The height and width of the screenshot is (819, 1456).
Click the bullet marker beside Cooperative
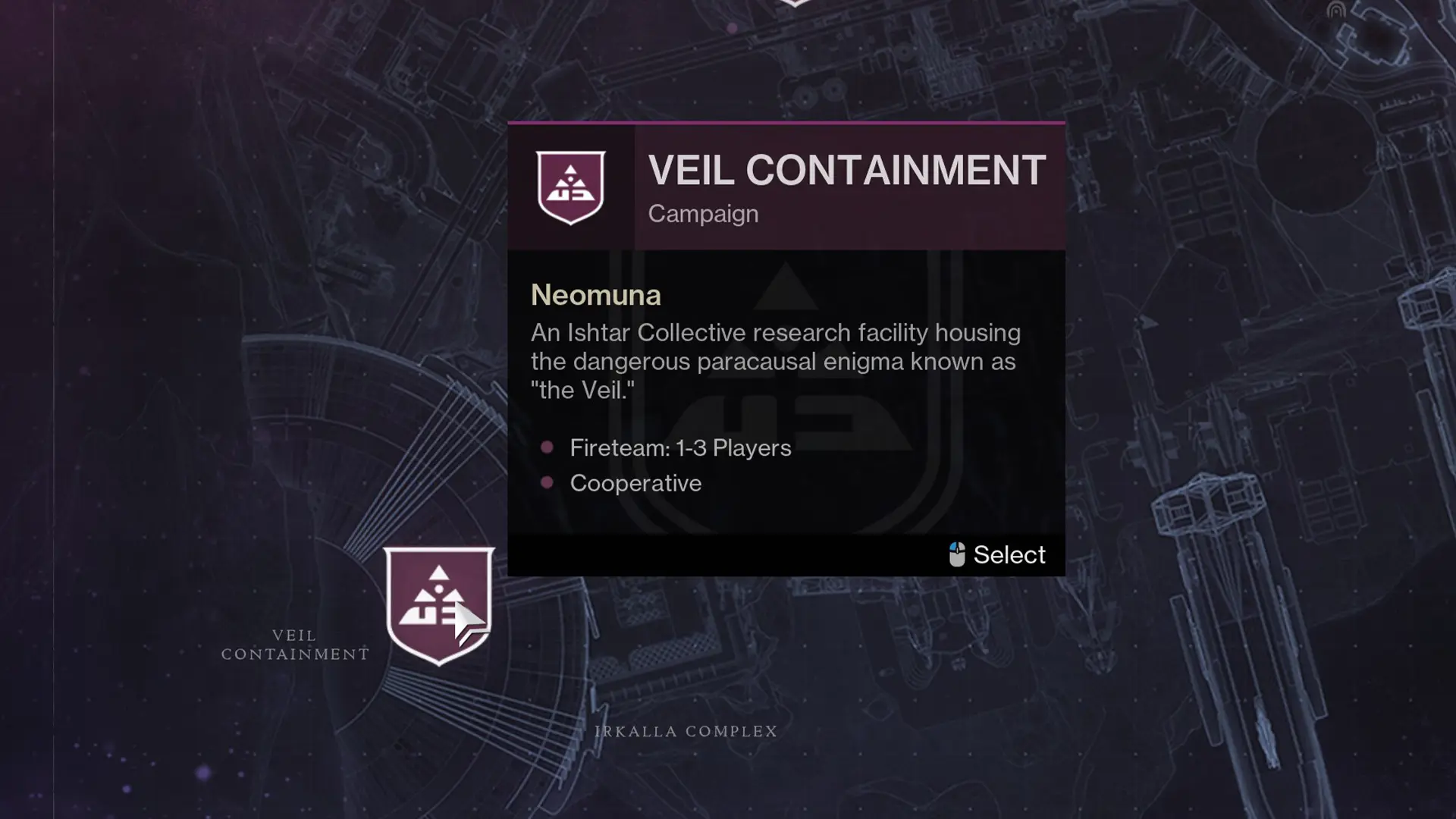(x=547, y=483)
